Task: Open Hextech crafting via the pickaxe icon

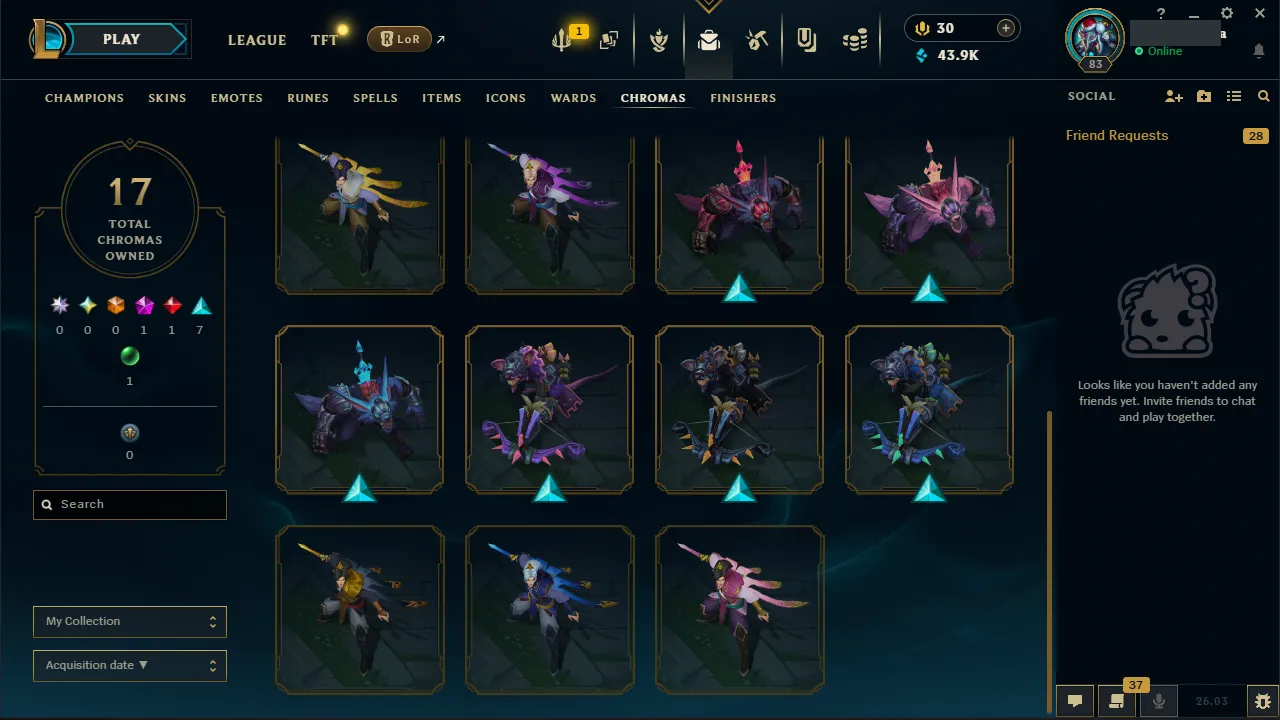Action: point(757,40)
